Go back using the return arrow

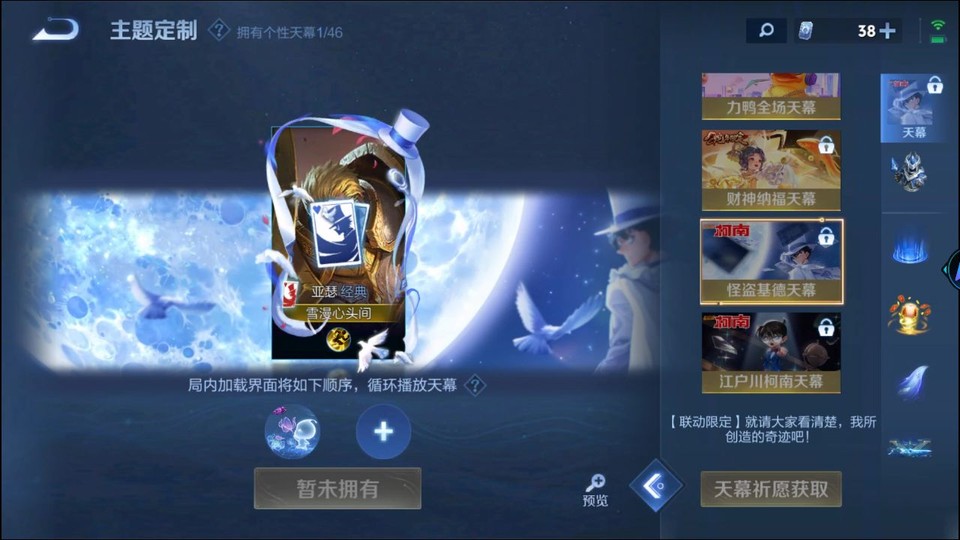pyautogui.click(x=55, y=30)
